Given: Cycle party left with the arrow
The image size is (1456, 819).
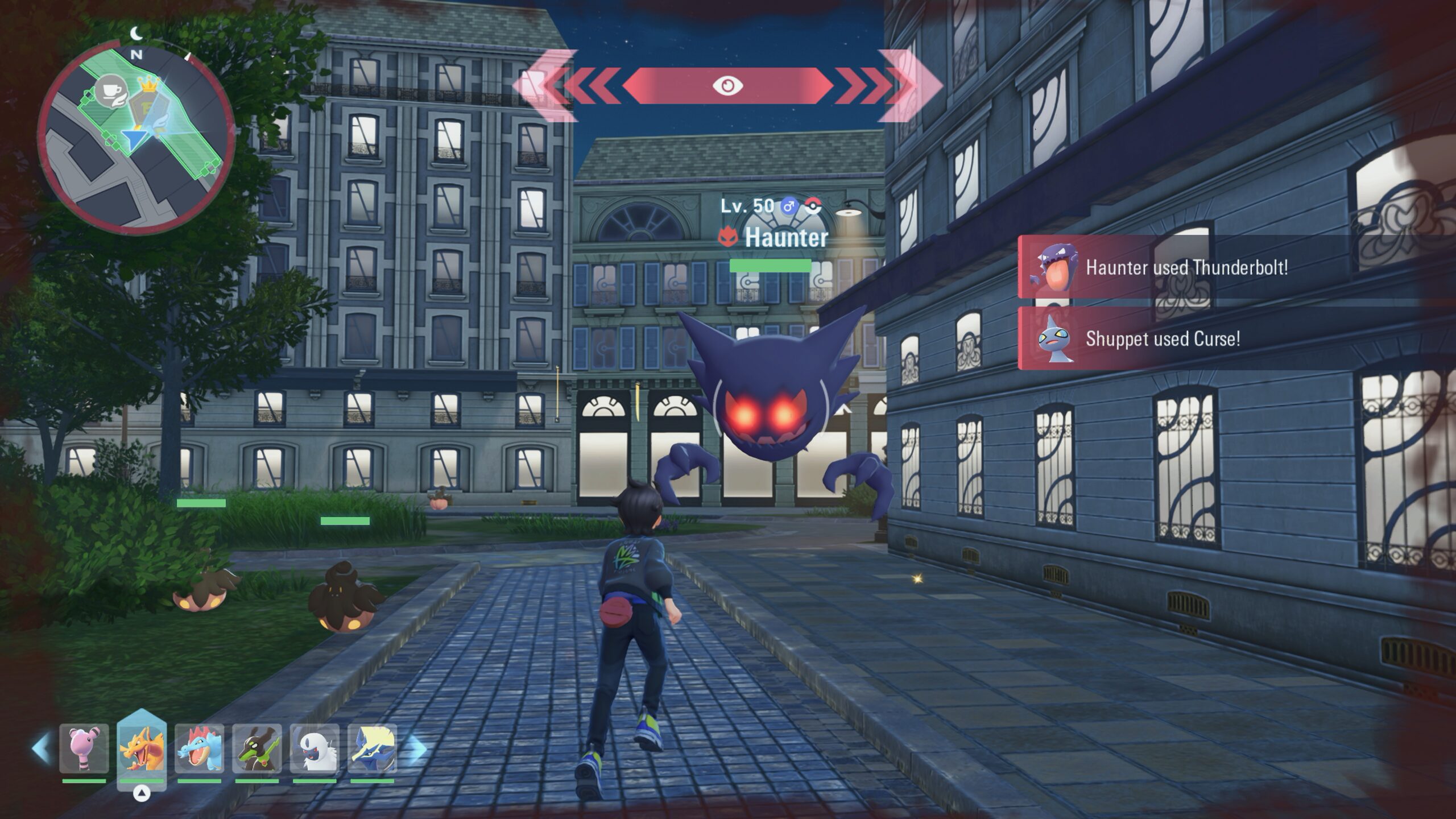Looking at the screenshot, I should pyautogui.click(x=41, y=748).
